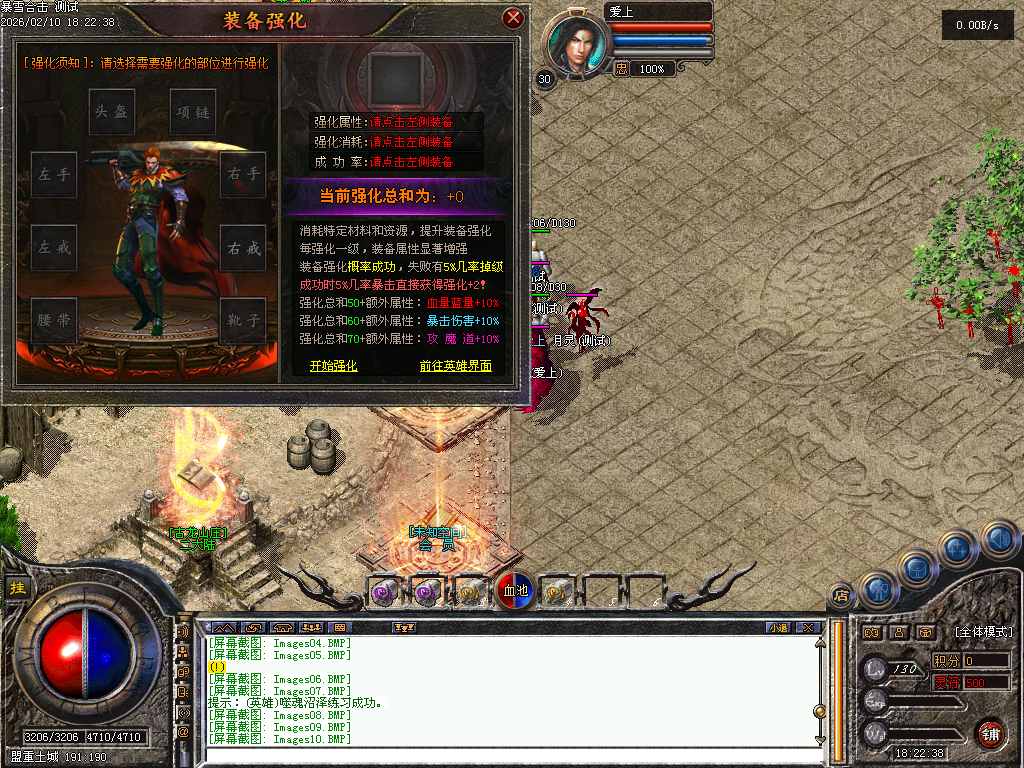This screenshot has width=1024, height=768.
Task: Click the 开始强化 start enhancement link
Action: click(333, 367)
